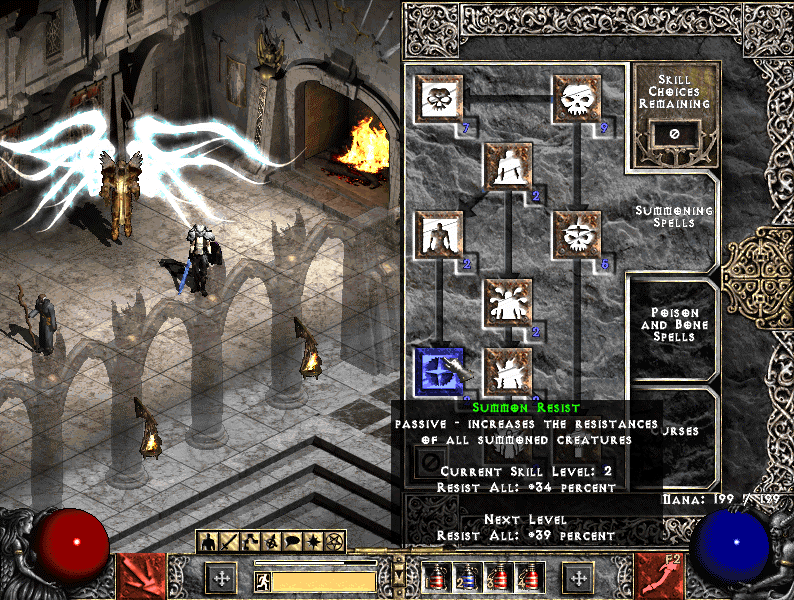Open inventory via the sword icon
Image resolution: width=794 pixels, height=600 pixels.
pos(230,543)
